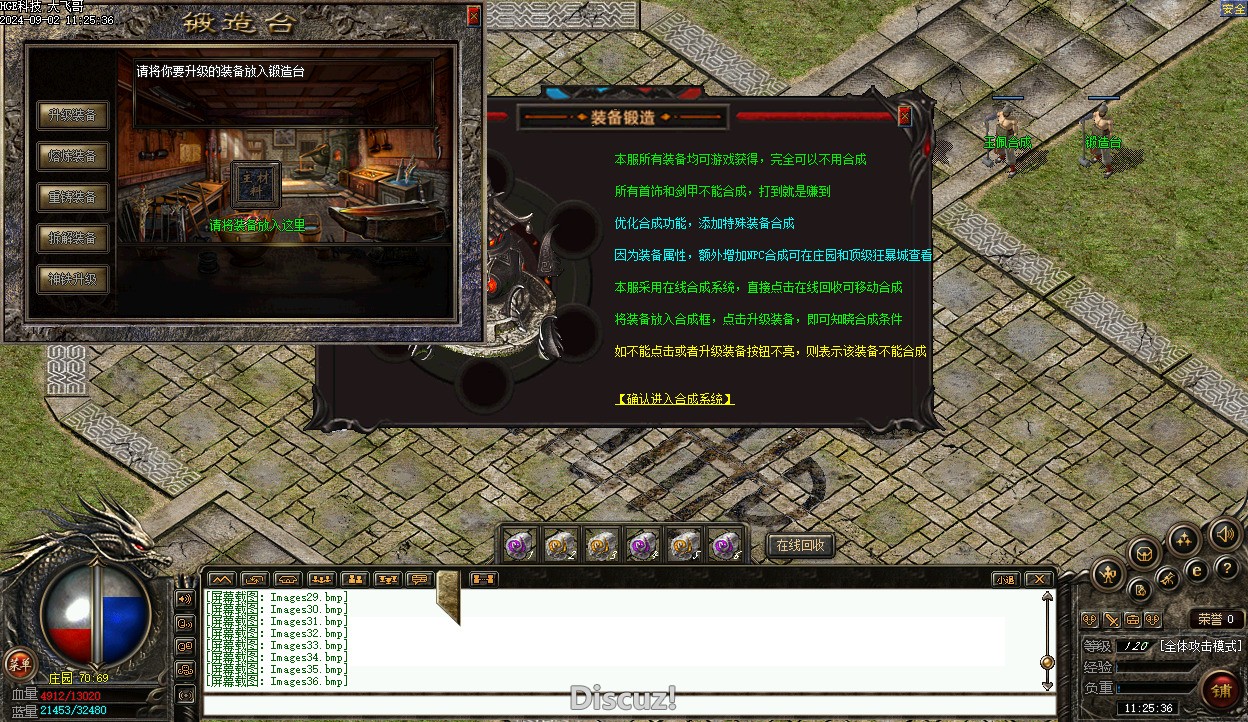Open the 菜单 menu button on the dragon orb
The height and width of the screenshot is (722, 1248).
tap(19, 662)
